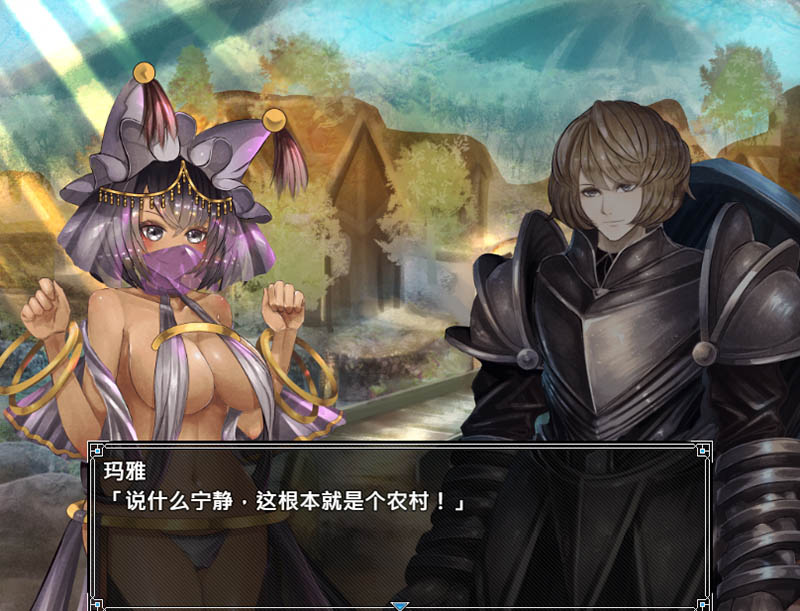Click the blue continue arrow below the dialogue

click(x=400, y=605)
